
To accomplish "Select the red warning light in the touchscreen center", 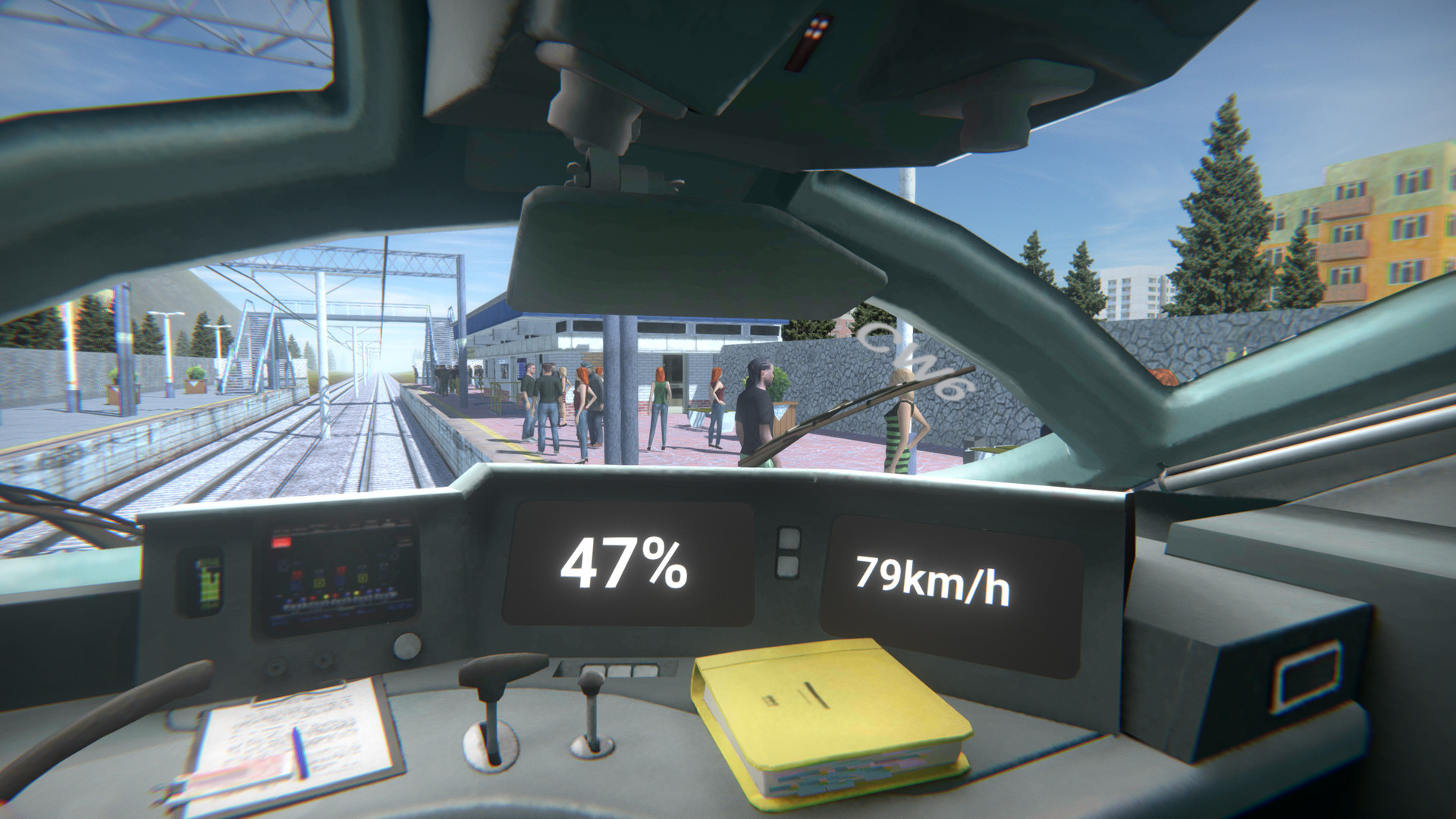I will (x=342, y=570).
